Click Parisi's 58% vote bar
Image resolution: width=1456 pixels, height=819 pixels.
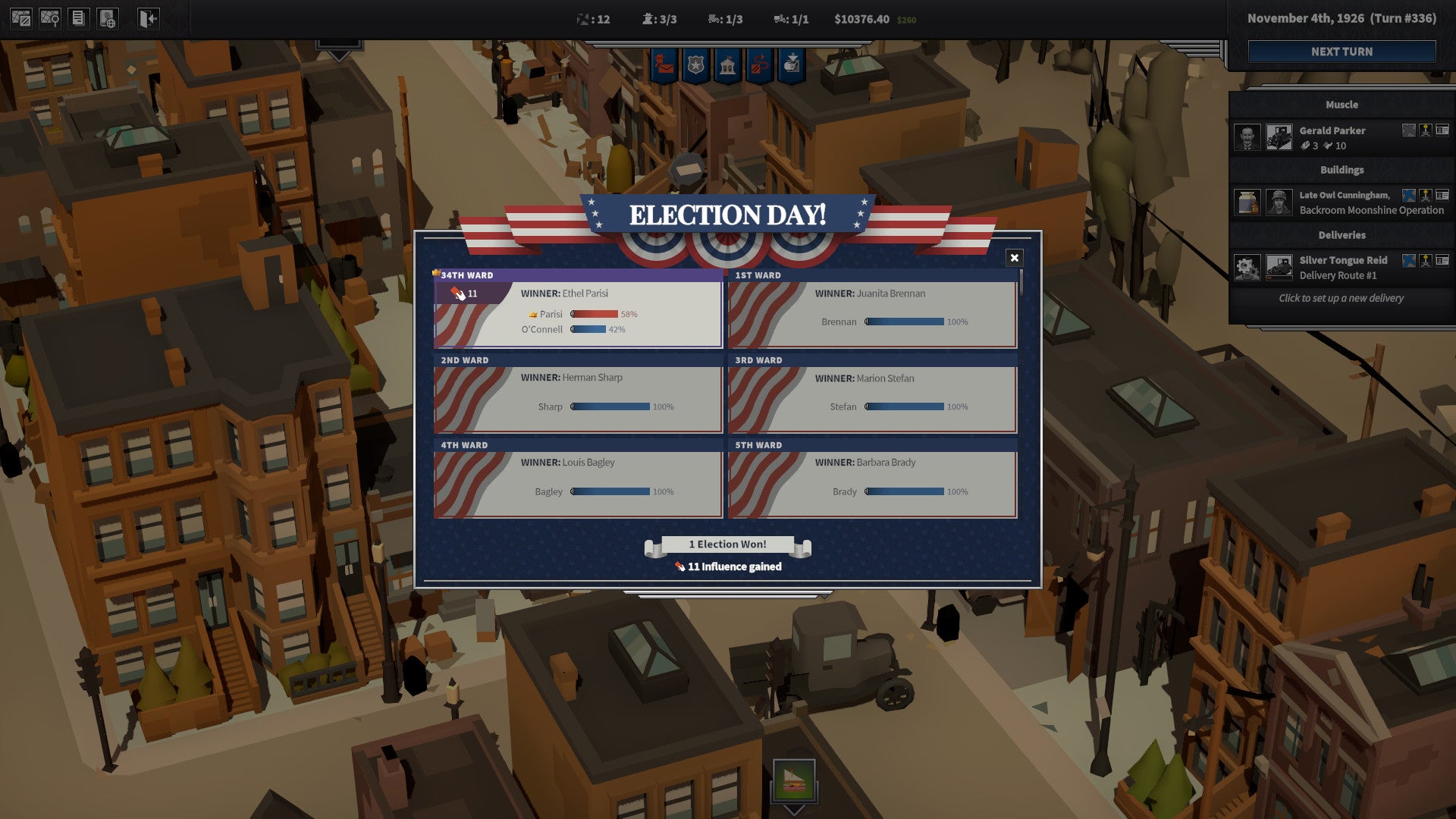pyautogui.click(x=595, y=313)
